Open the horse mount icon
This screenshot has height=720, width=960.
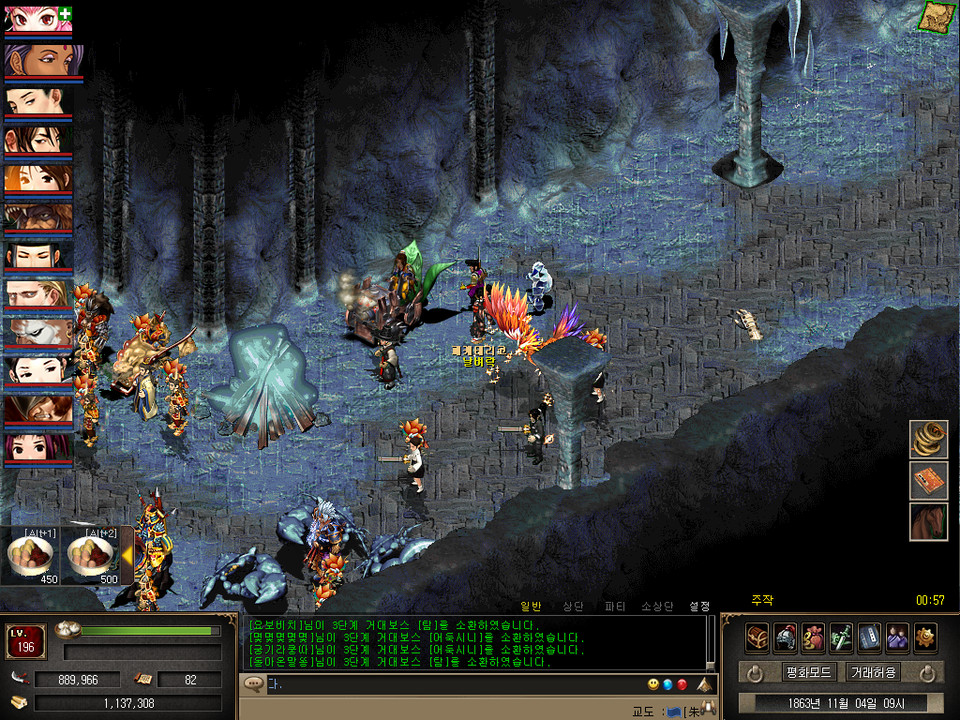click(x=928, y=522)
